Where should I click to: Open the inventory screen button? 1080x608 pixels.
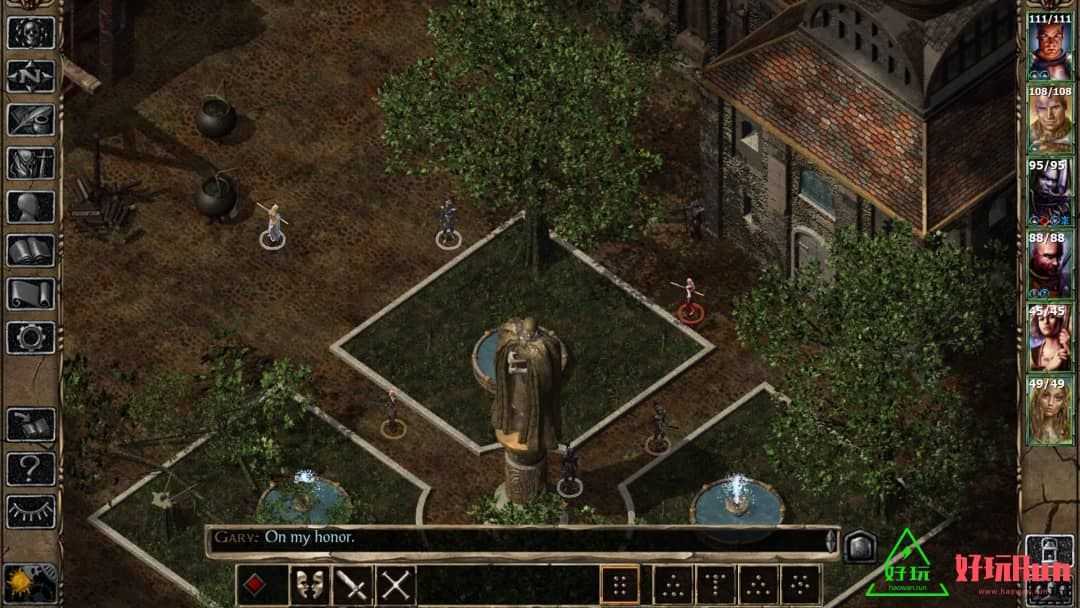pos(31,163)
